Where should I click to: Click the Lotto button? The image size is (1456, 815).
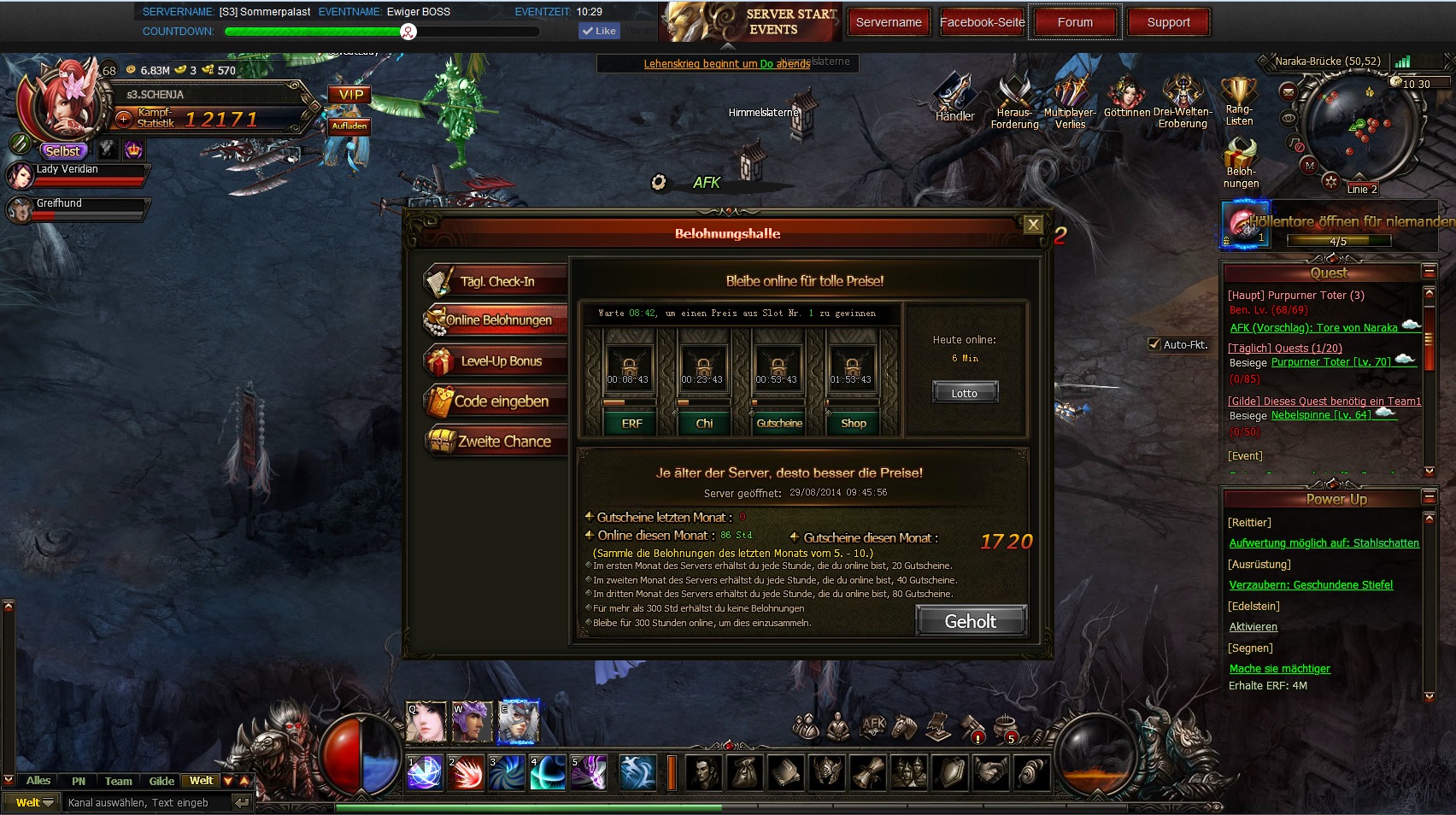click(x=964, y=393)
